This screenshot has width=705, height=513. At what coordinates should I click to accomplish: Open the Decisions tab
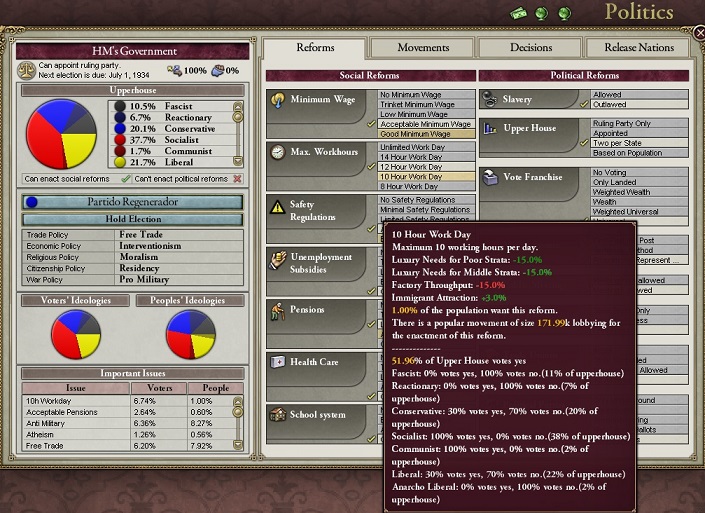[x=530, y=47]
